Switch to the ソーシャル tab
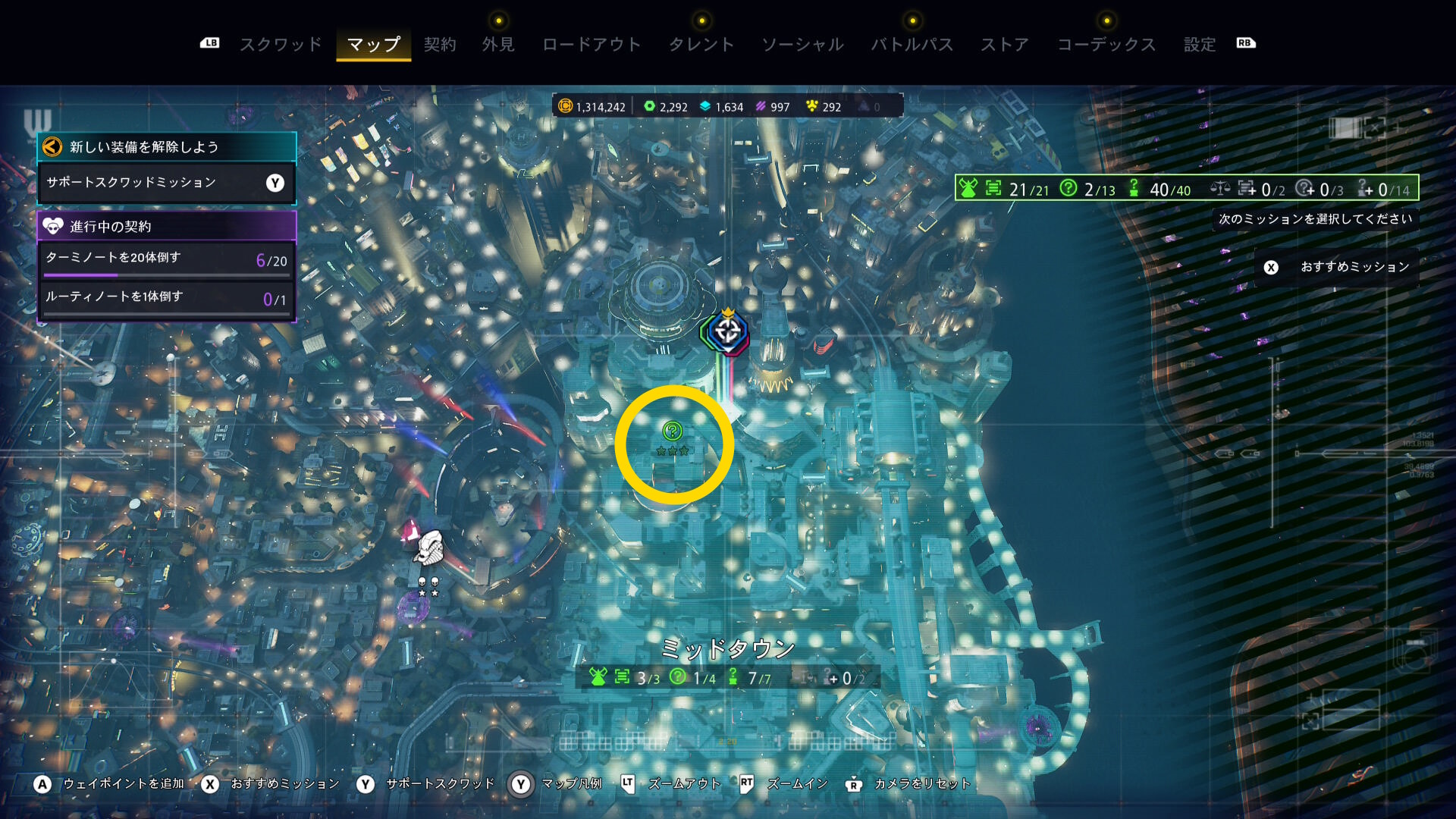The width and height of the screenshot is (1456, 819). click(802, 45)
